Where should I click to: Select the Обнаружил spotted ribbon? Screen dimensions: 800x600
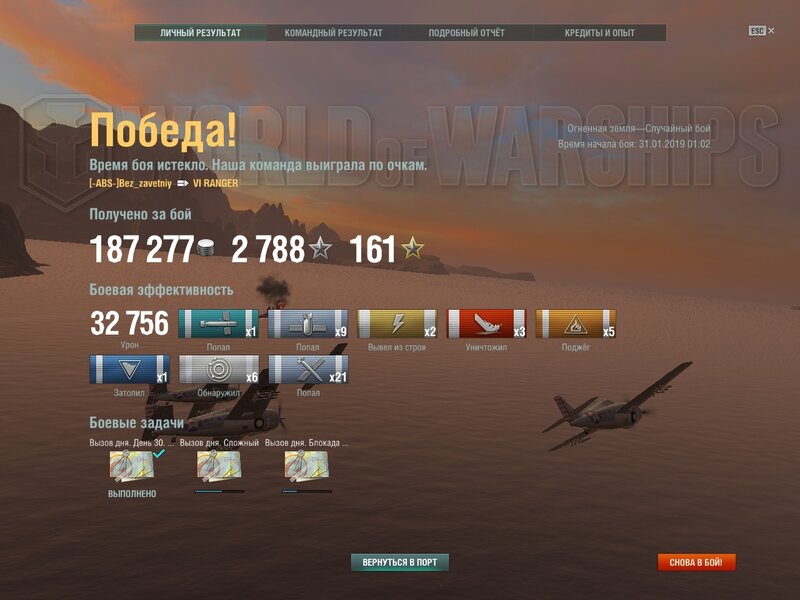point(218,370)
